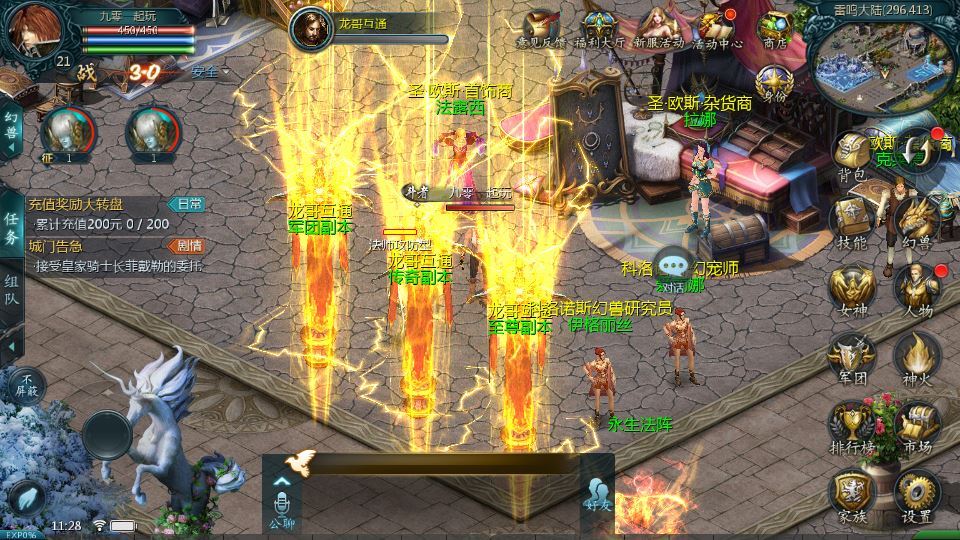
Task: Open the 市场 market
Action: coord(916,425)
